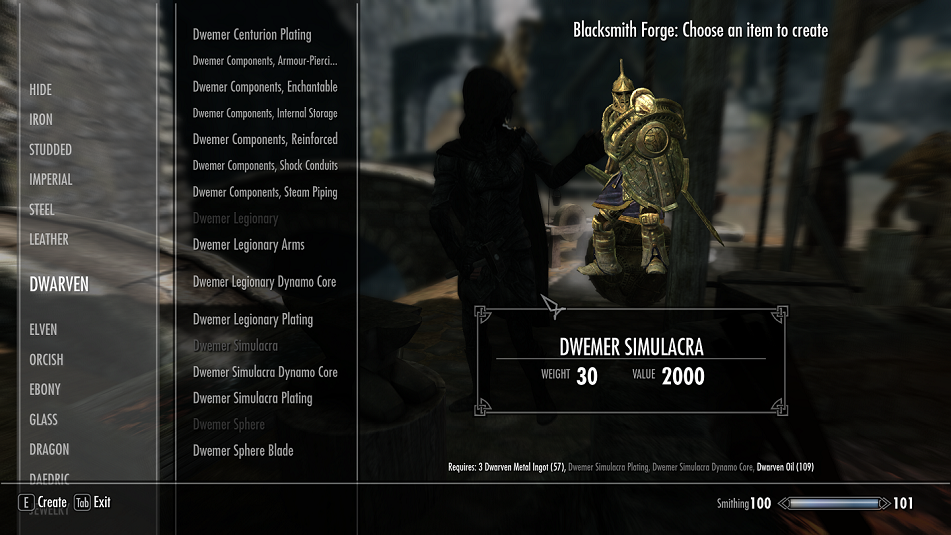
Task: Select the HIDE crafting category
Action: click(40, 90)
